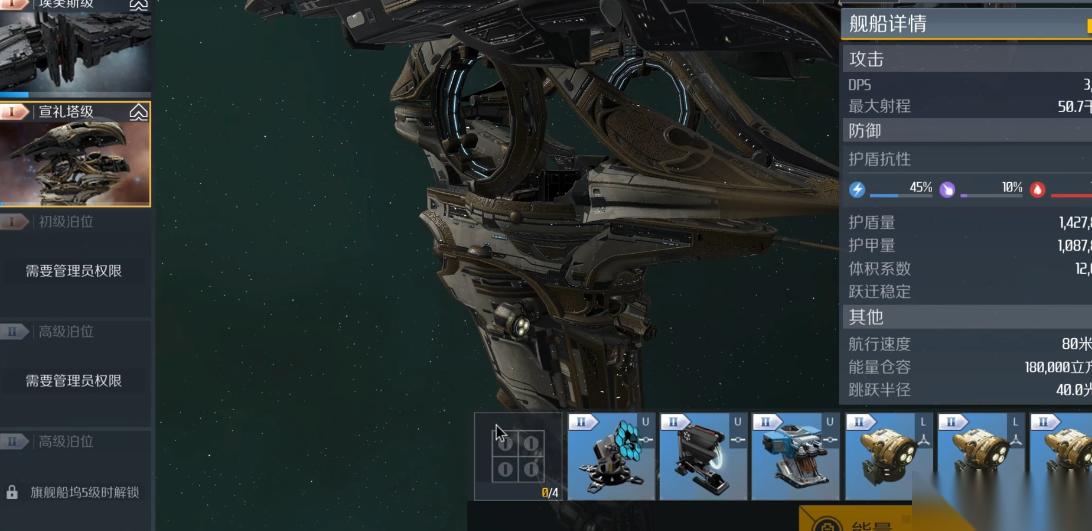This screenshot has height=531, width=1092.
Task: Choose the black launcher module slot
Action: [703, 456]
